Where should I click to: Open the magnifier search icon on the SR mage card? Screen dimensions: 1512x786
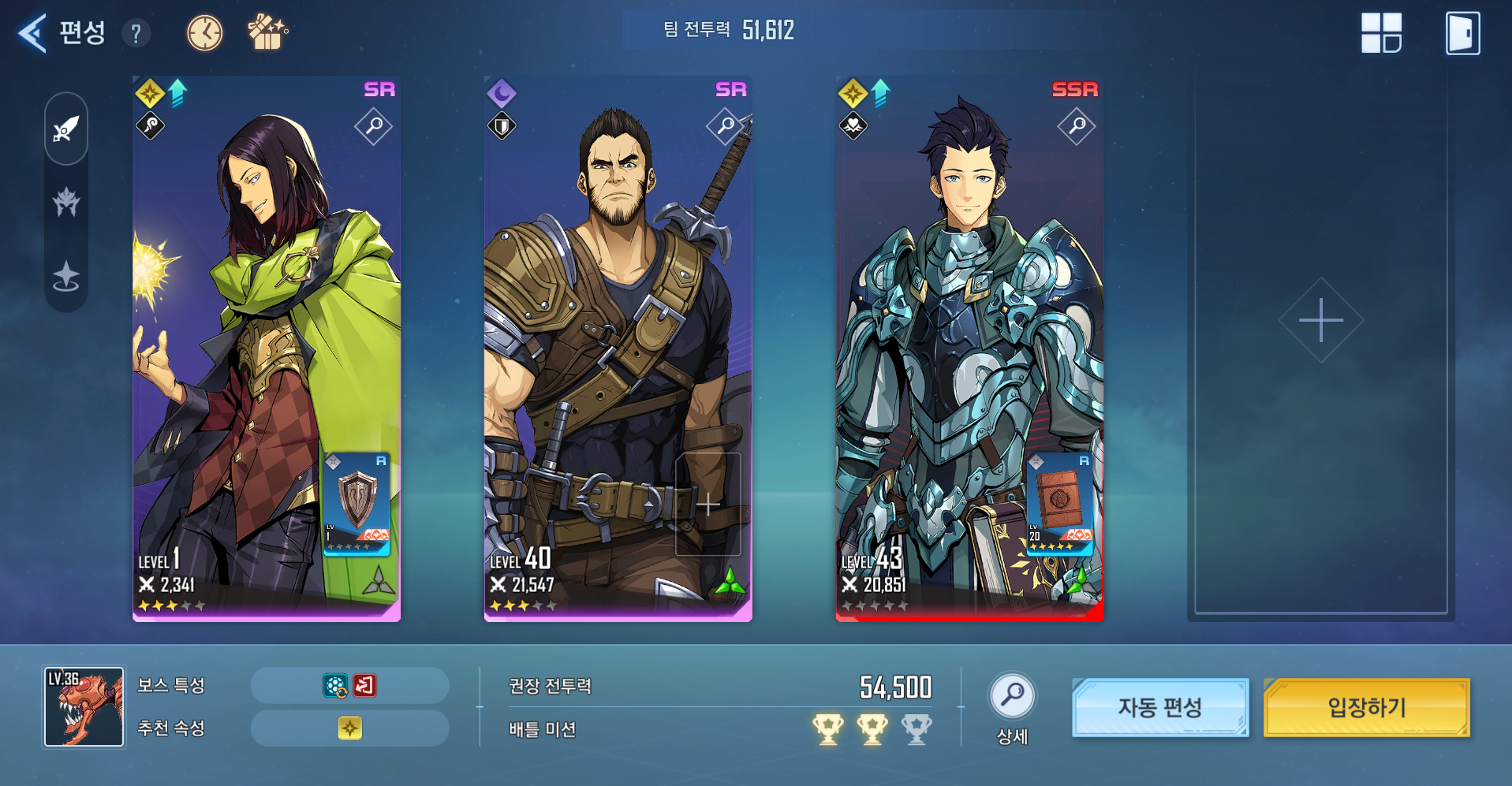pyautogui.click(x=373, y=126)
